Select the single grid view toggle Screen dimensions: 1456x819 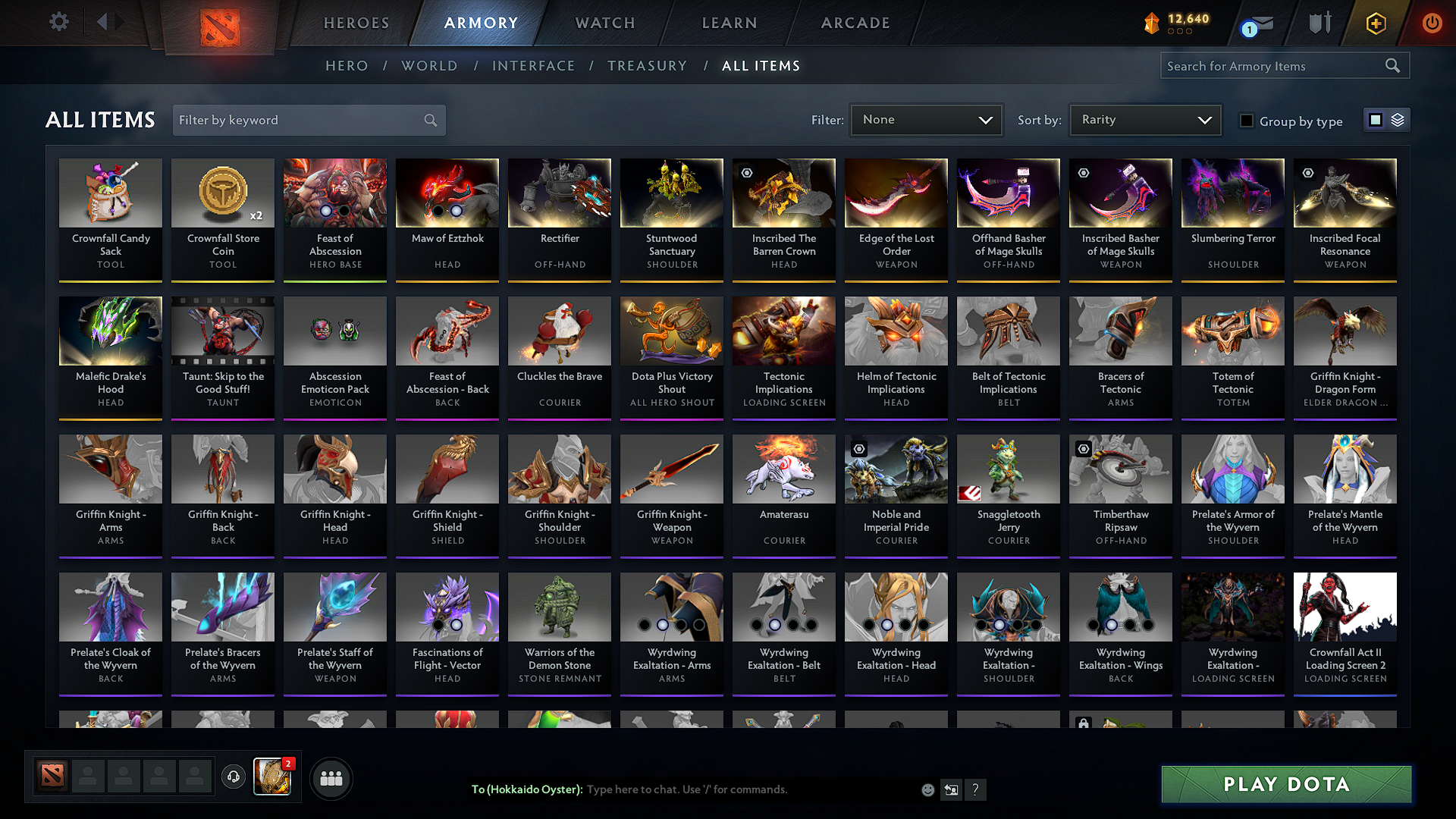click(x=1376, y=119)
